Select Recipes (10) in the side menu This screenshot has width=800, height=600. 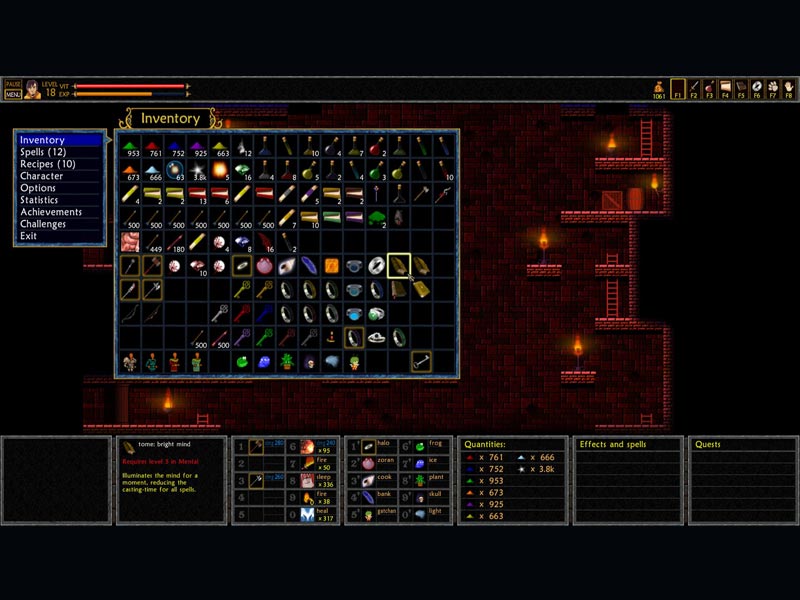(x=47, y=164)
